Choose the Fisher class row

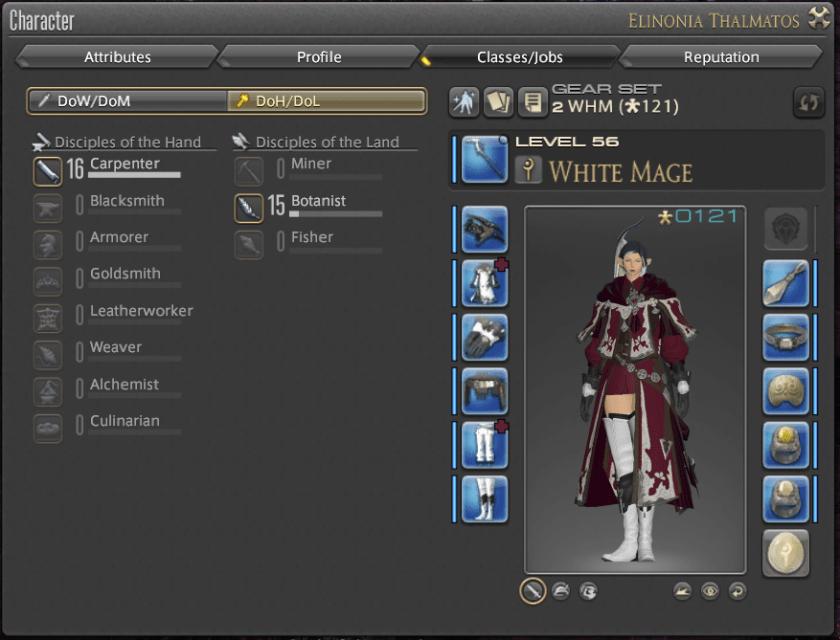[311, 238]
